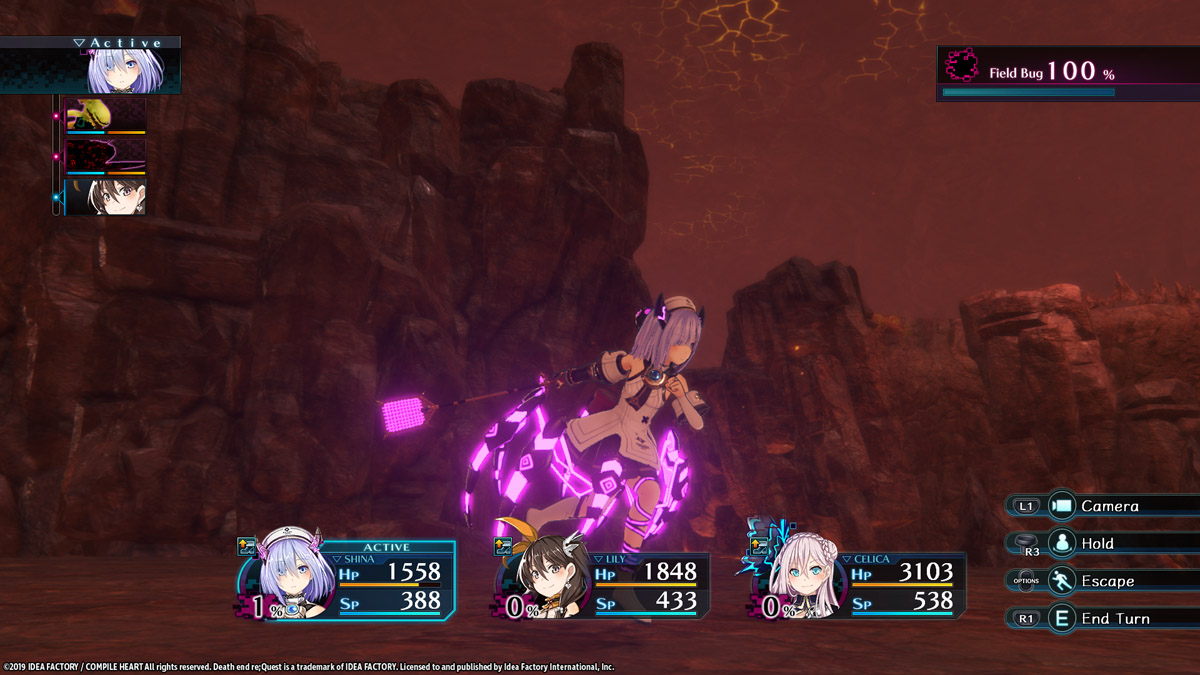Select the Escape option

(x=1101, y=581)
